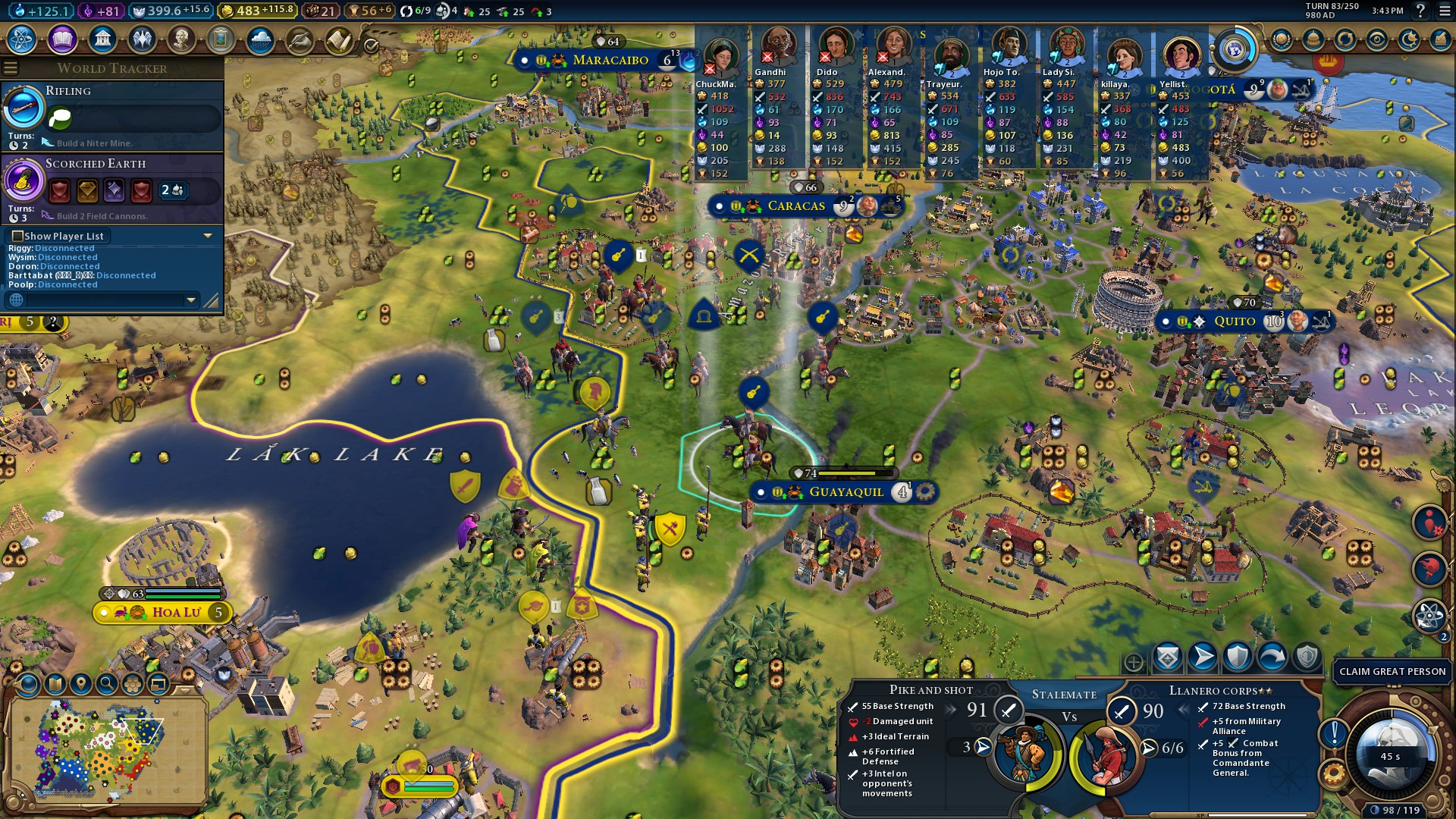Open the Climate screen with cloud icon

click(x=260, y=39)
